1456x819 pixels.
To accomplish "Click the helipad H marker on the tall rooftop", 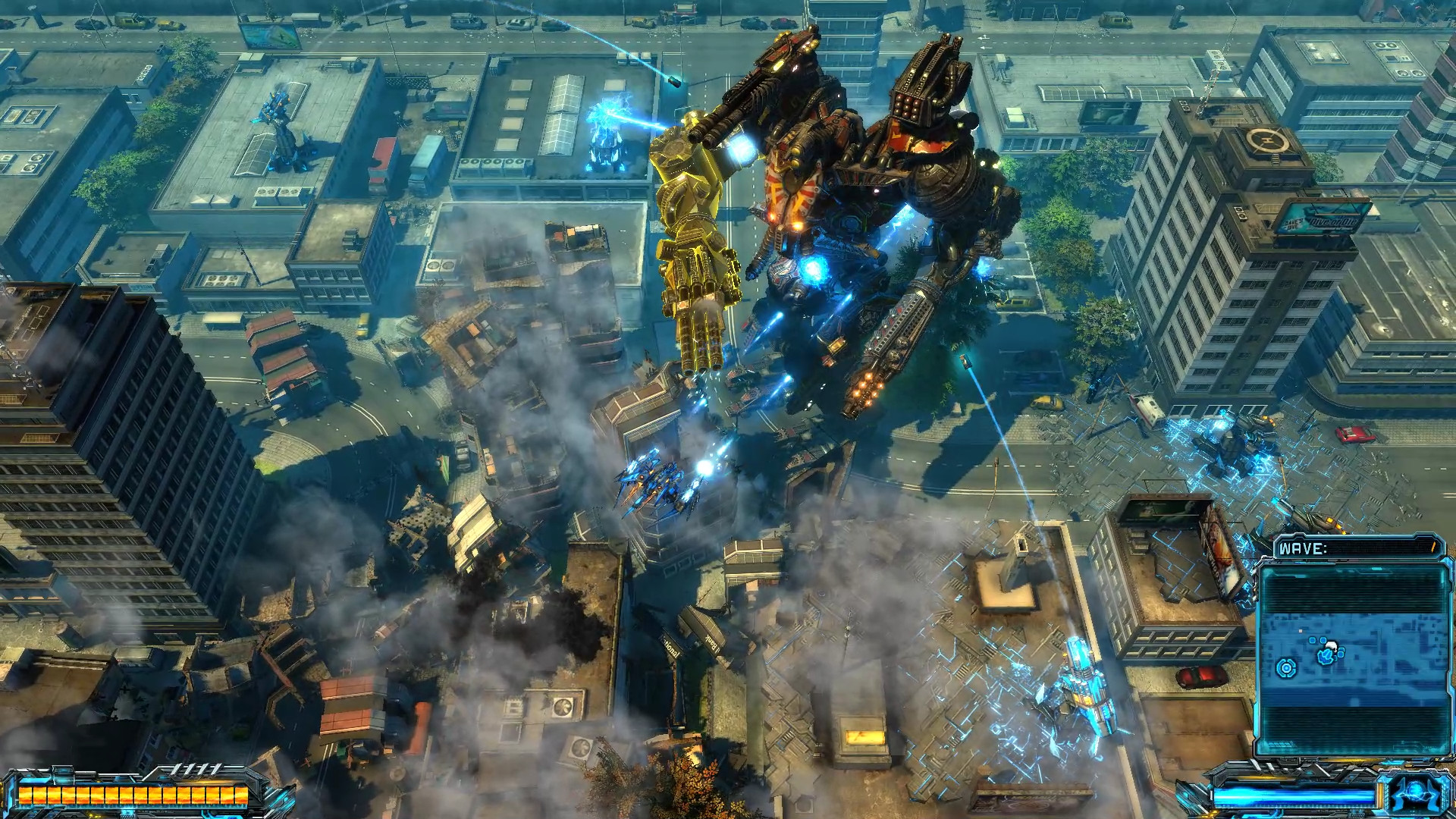I will (1268, 139).
